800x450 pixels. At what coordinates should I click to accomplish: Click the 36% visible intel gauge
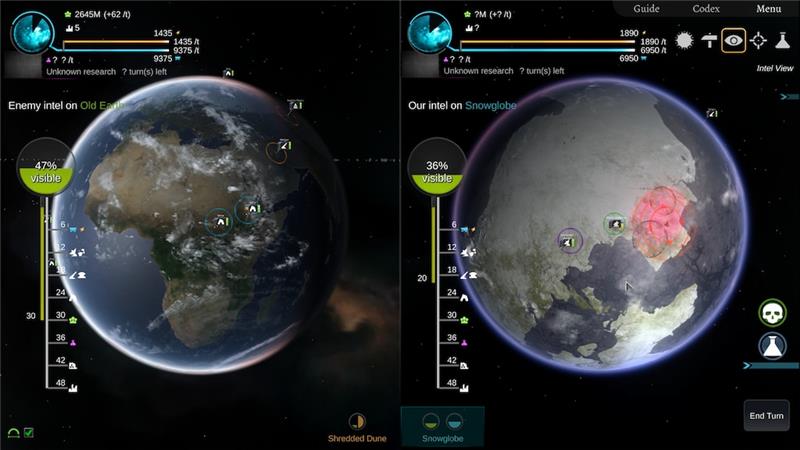coord(437,167)
